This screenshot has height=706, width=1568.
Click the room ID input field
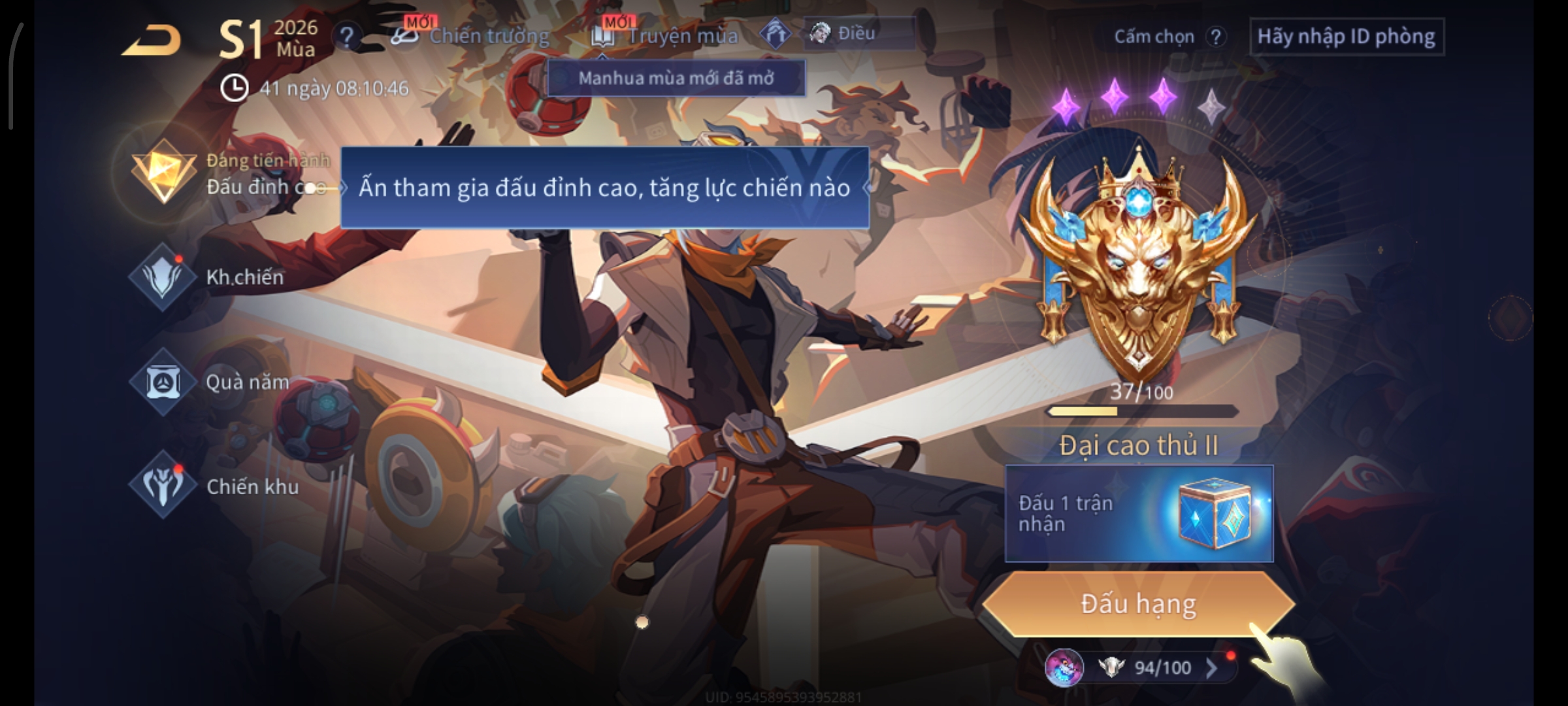(1346, 37)
